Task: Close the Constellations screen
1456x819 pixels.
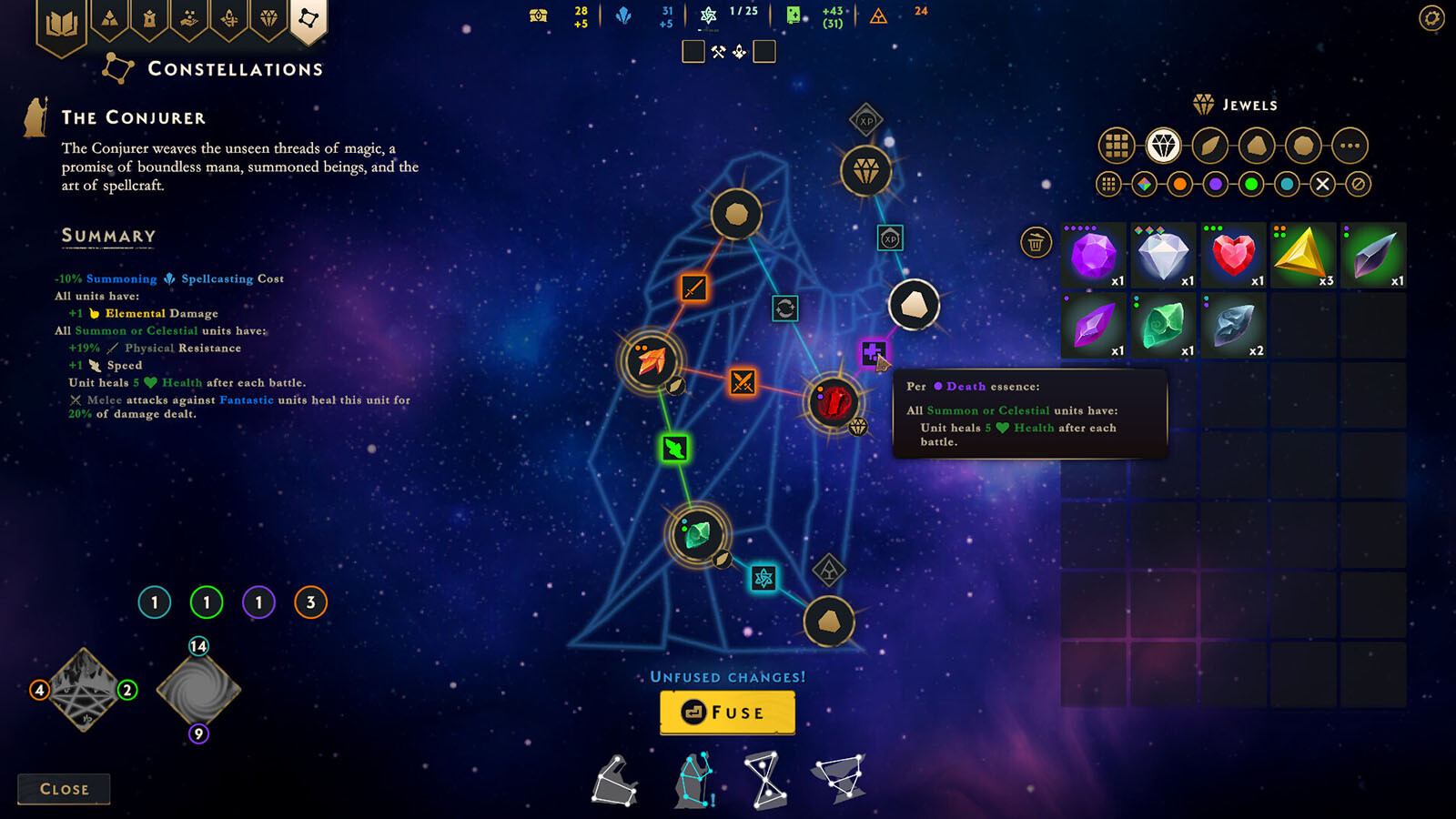Action: pyautogui.click(x=64, y=789)
